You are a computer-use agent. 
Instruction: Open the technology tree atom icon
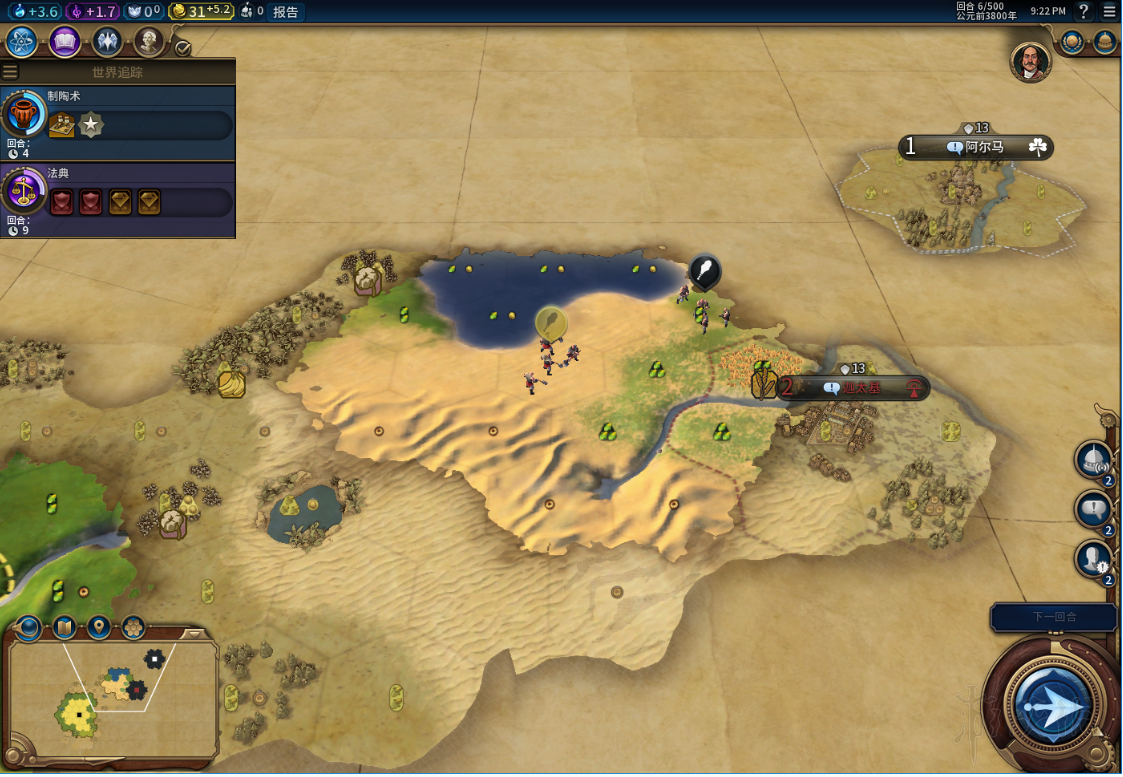[x=22, y=42]
